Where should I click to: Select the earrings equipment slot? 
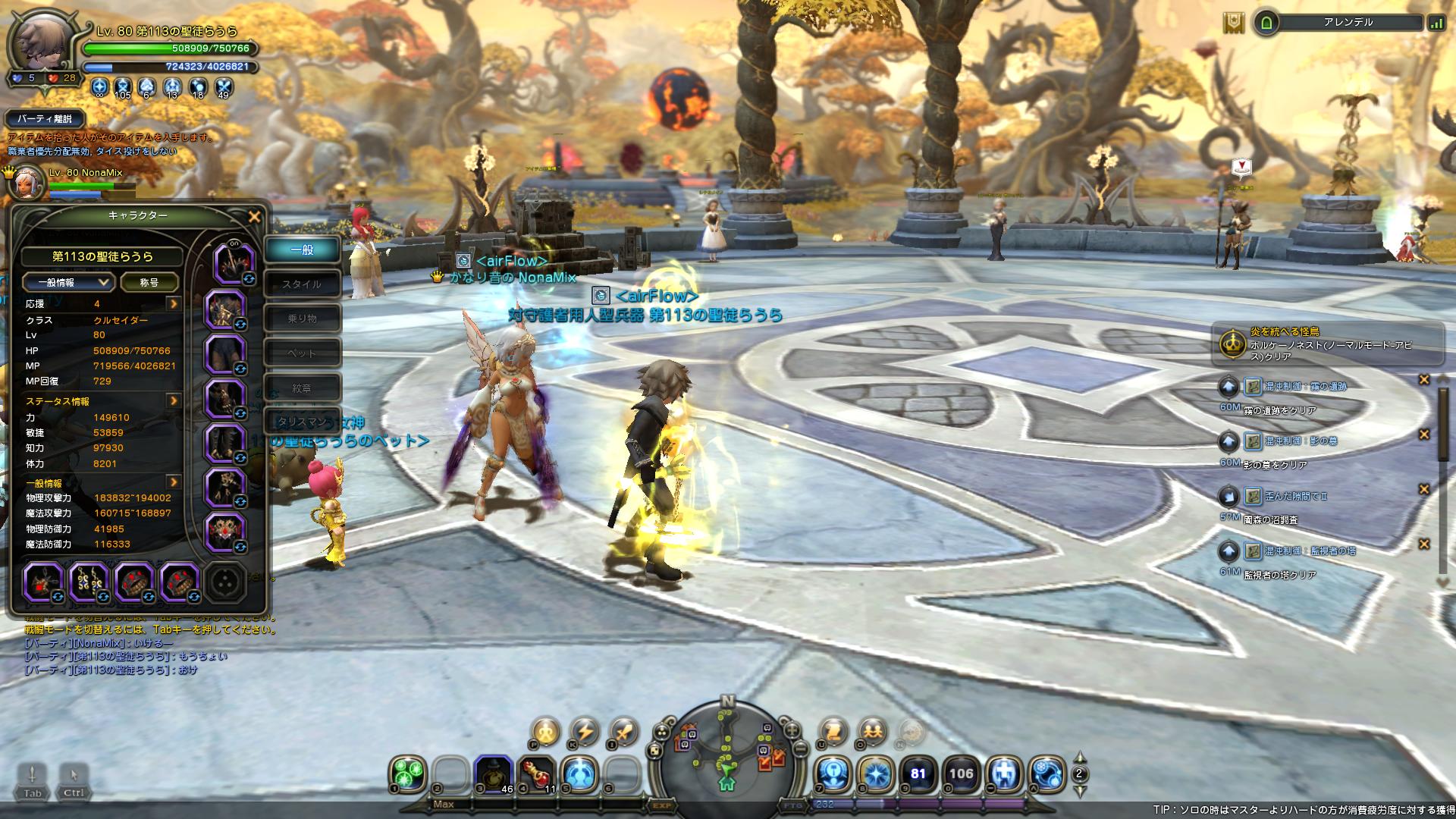[89, 582]
